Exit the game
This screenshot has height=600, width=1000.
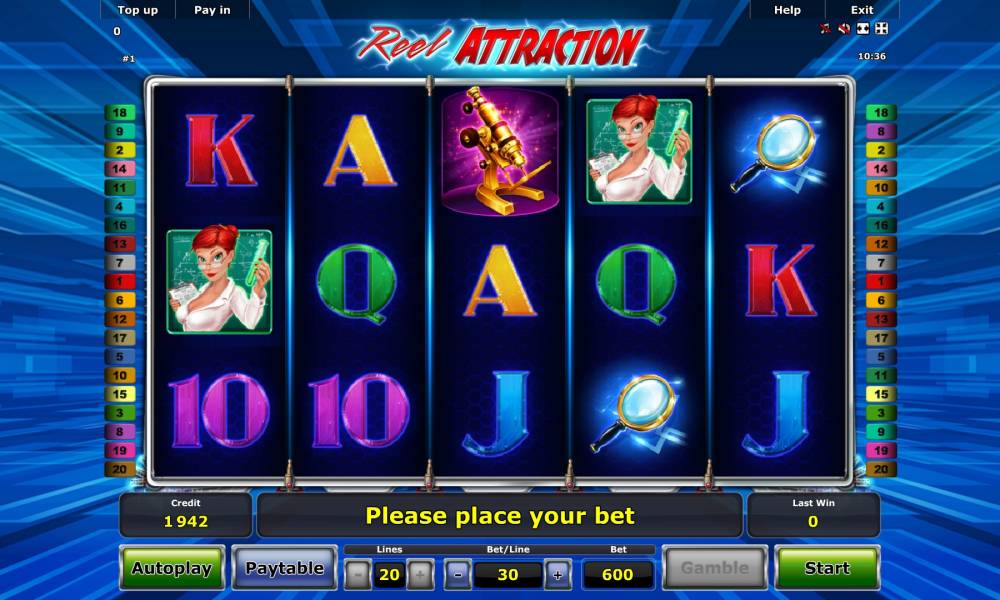[x=862, y=10]
